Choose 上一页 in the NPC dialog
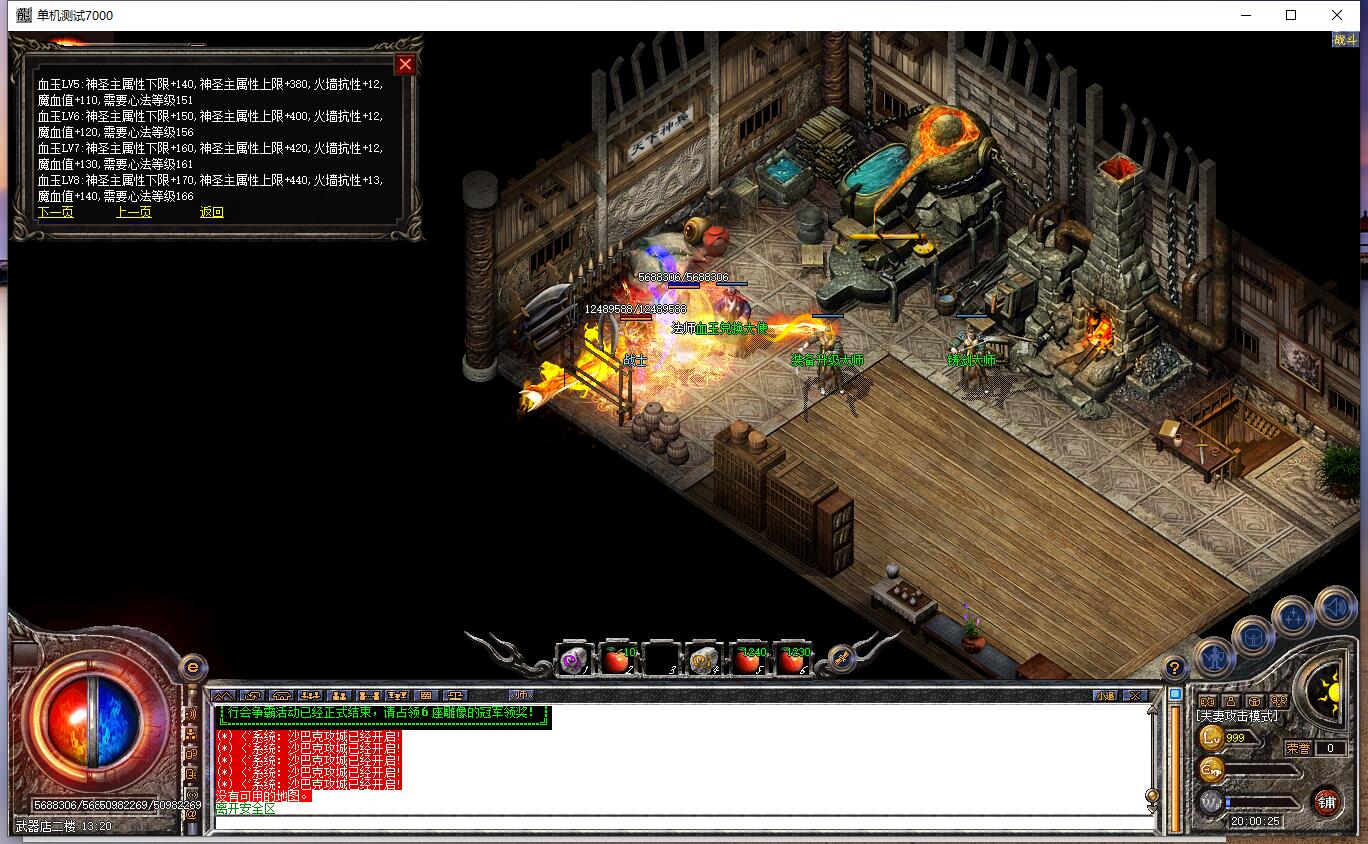This screenshot has height=844, width=1368. click(134, 212)
